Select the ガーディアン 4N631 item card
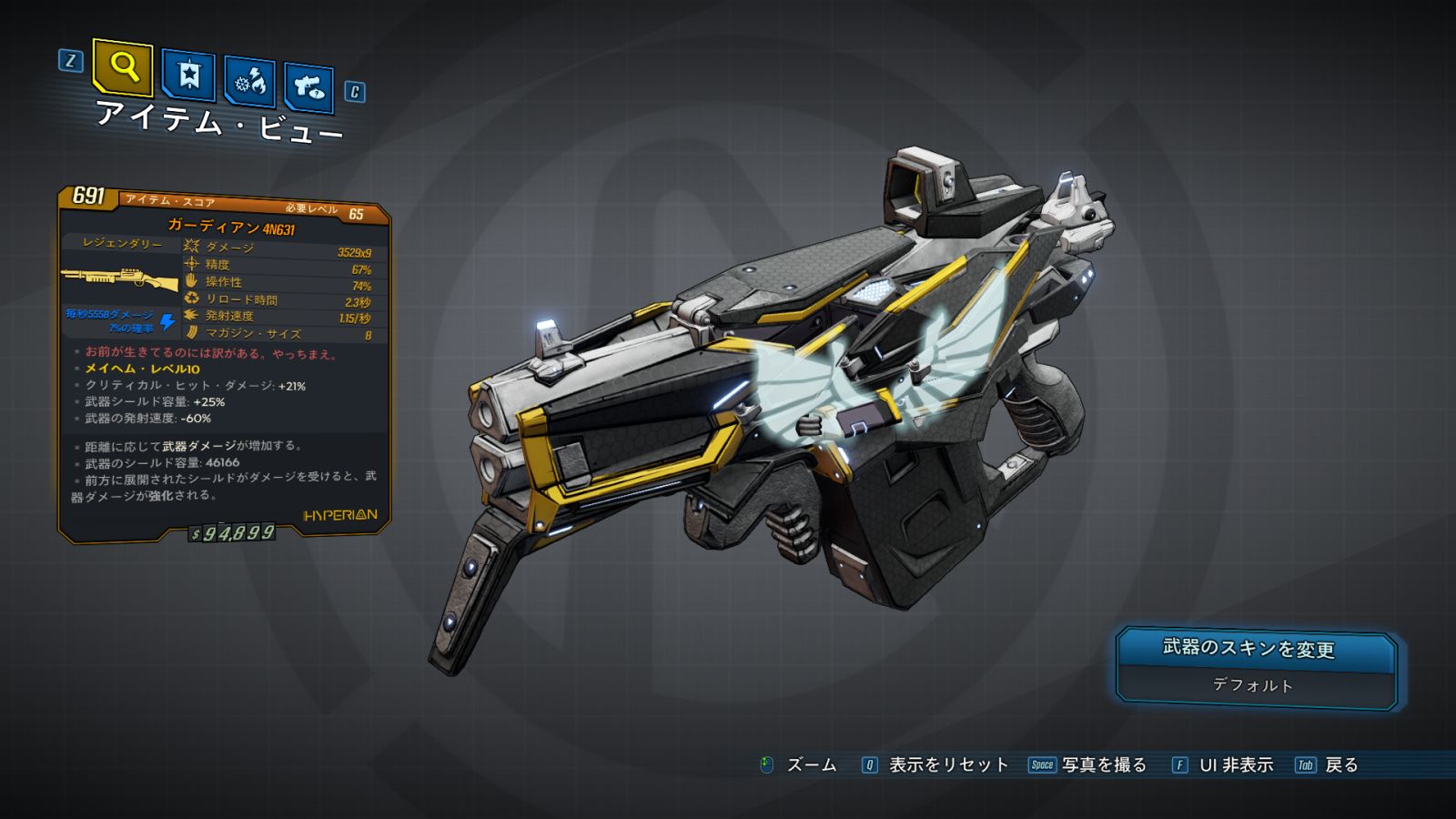Image resolution: width=1456 pixels, height=819 pixels. point(224,364)
